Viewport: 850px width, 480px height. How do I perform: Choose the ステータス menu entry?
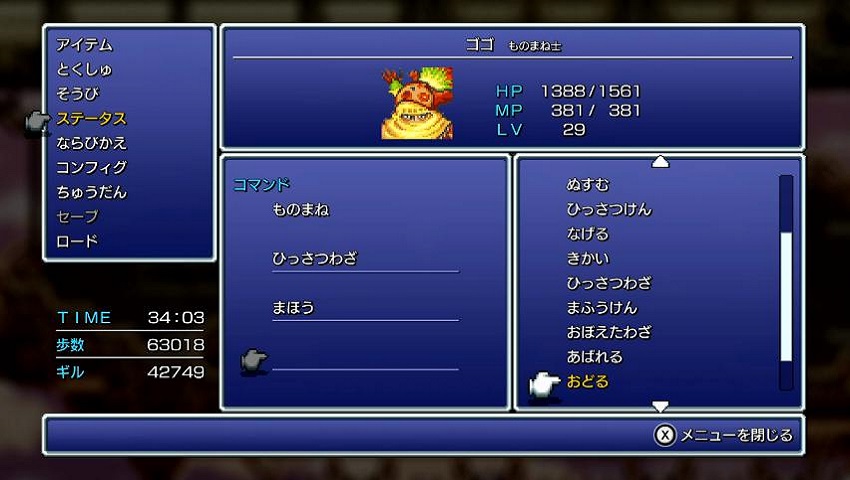click(x=91, y=119)
